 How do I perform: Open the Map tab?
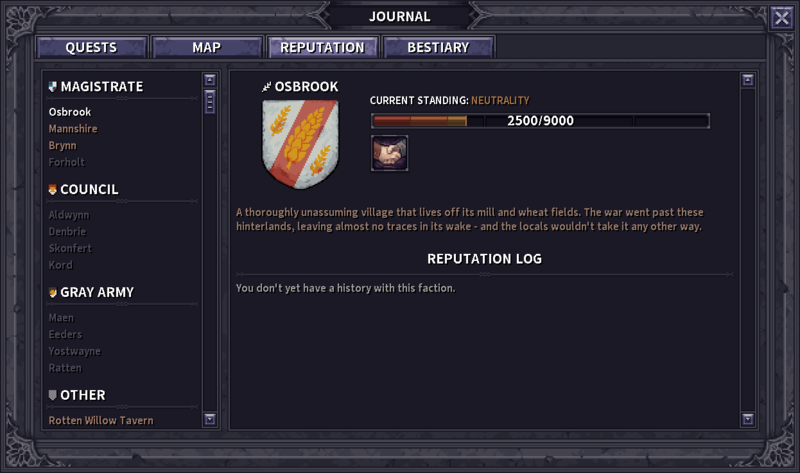click(207, 47)
